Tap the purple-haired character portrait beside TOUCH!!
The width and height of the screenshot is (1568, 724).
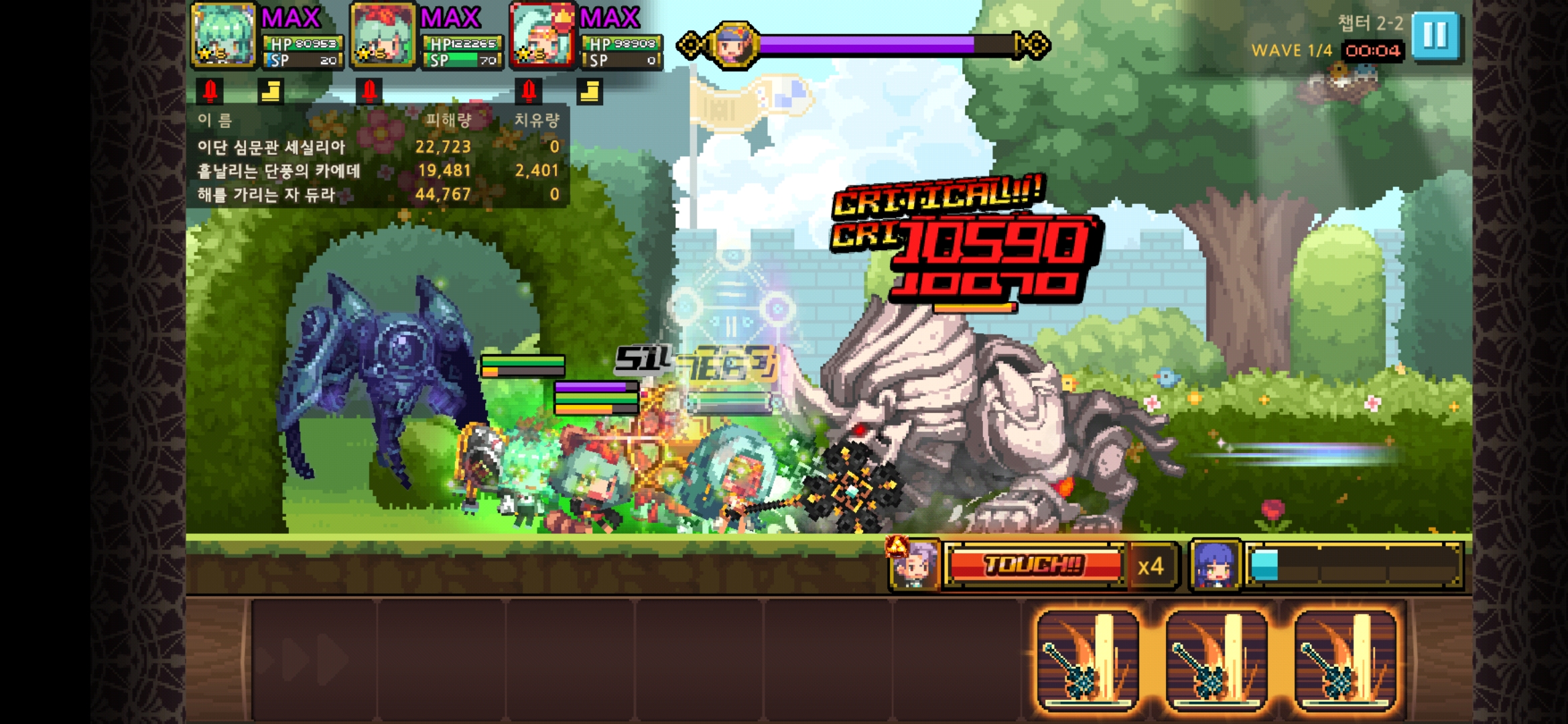(914, 565)
